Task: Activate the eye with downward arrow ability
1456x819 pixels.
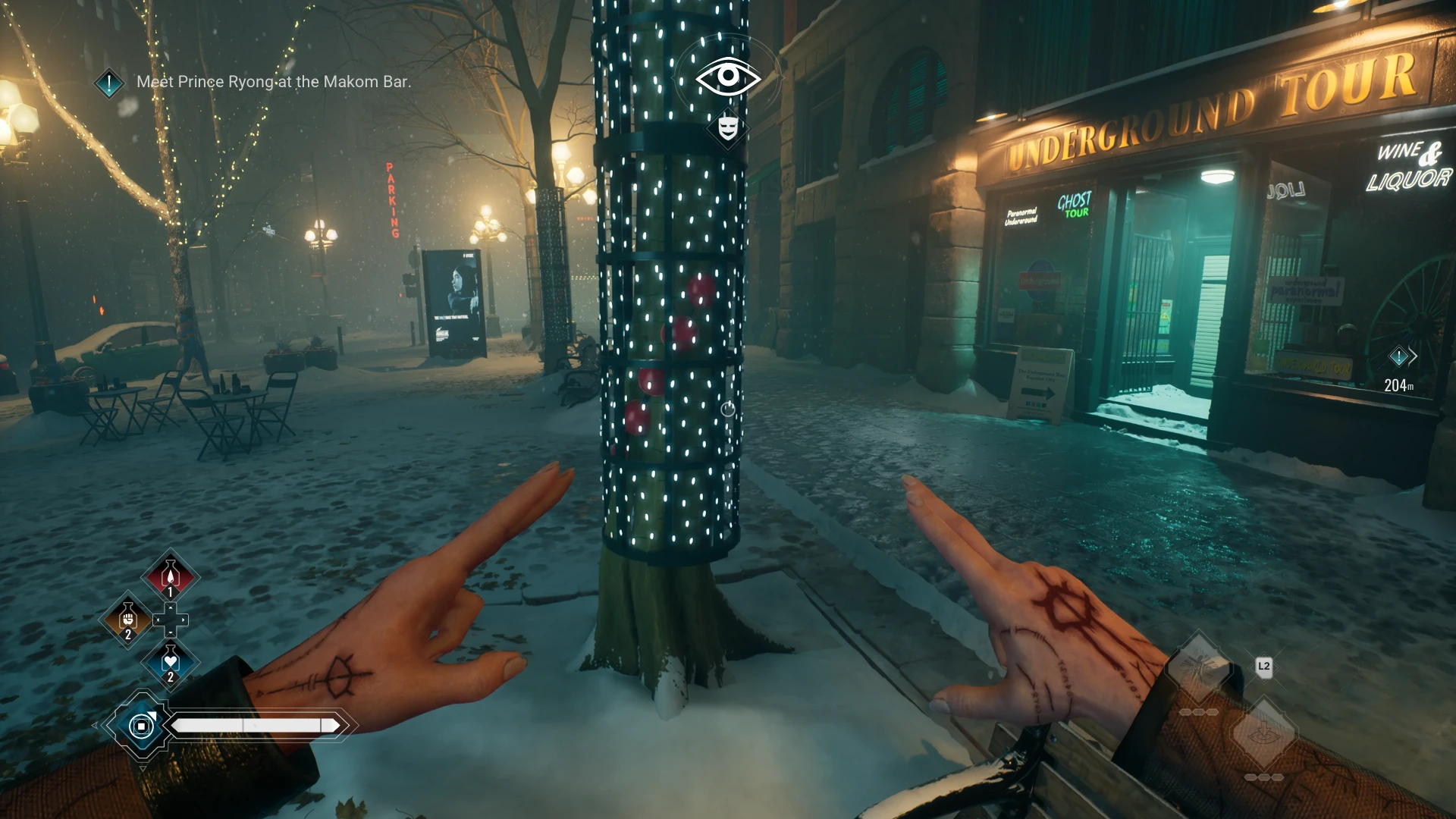Action: tap(1263, 734)
